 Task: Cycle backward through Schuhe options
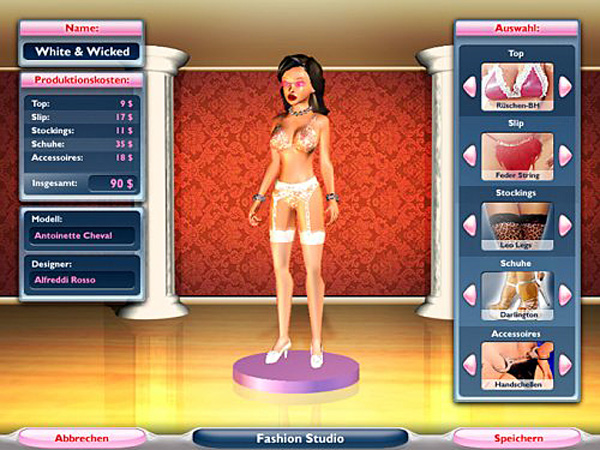coord(467,295)
